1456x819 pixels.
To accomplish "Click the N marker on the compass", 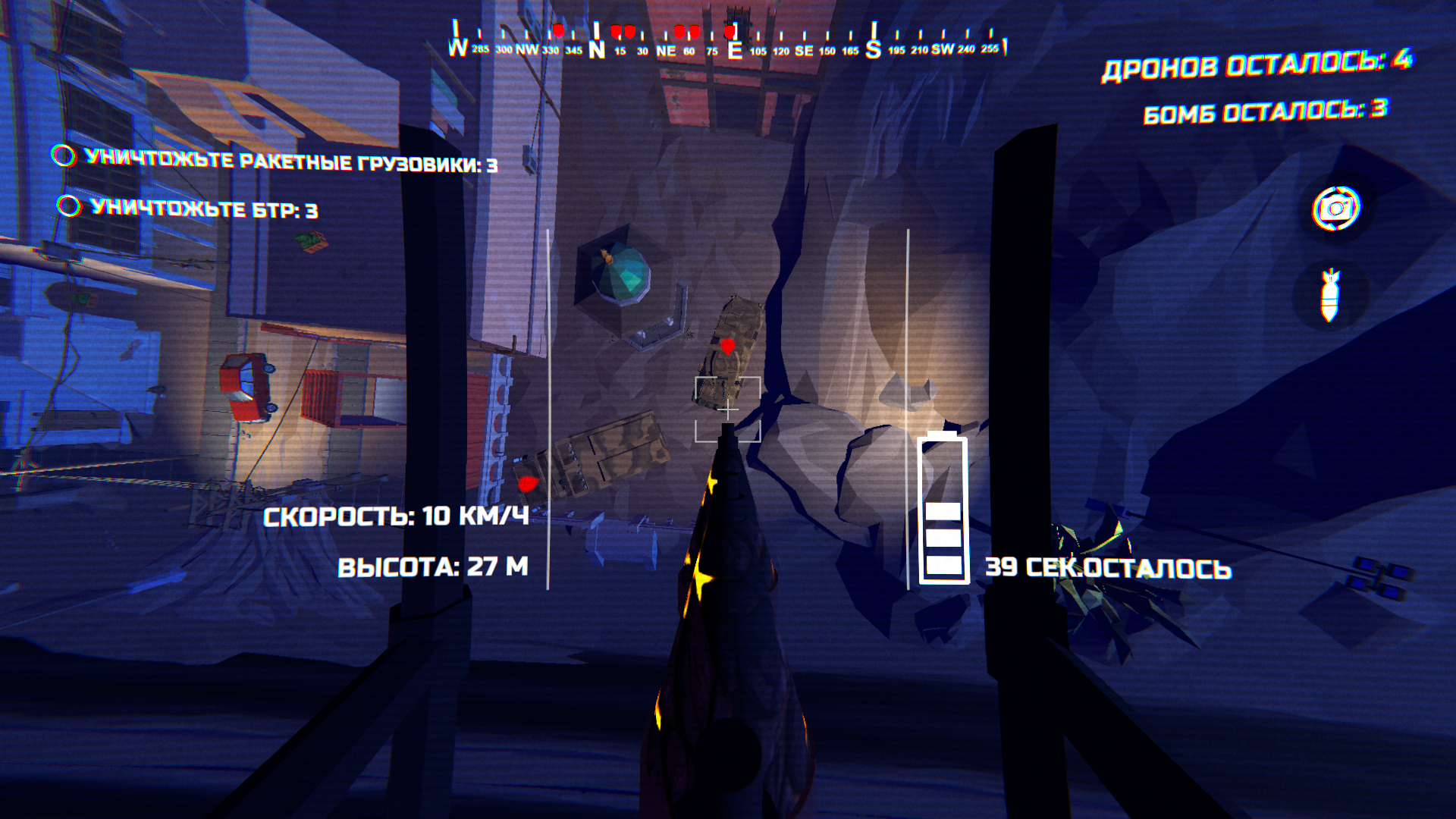I will coord(597,47).
